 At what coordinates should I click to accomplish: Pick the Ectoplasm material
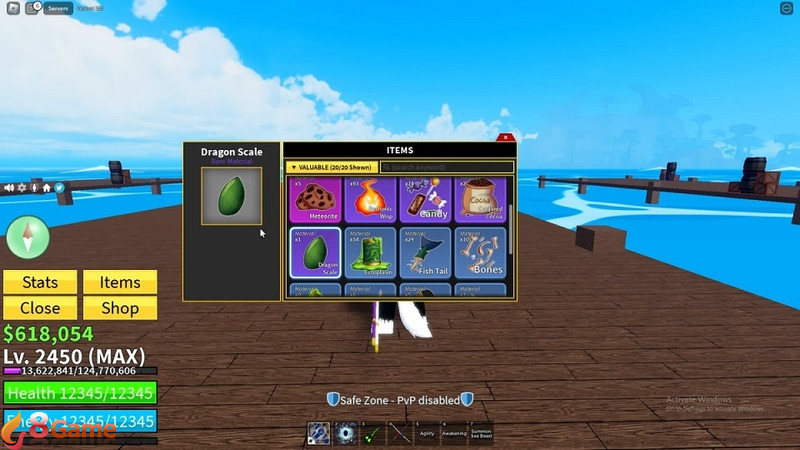(370, 253)
